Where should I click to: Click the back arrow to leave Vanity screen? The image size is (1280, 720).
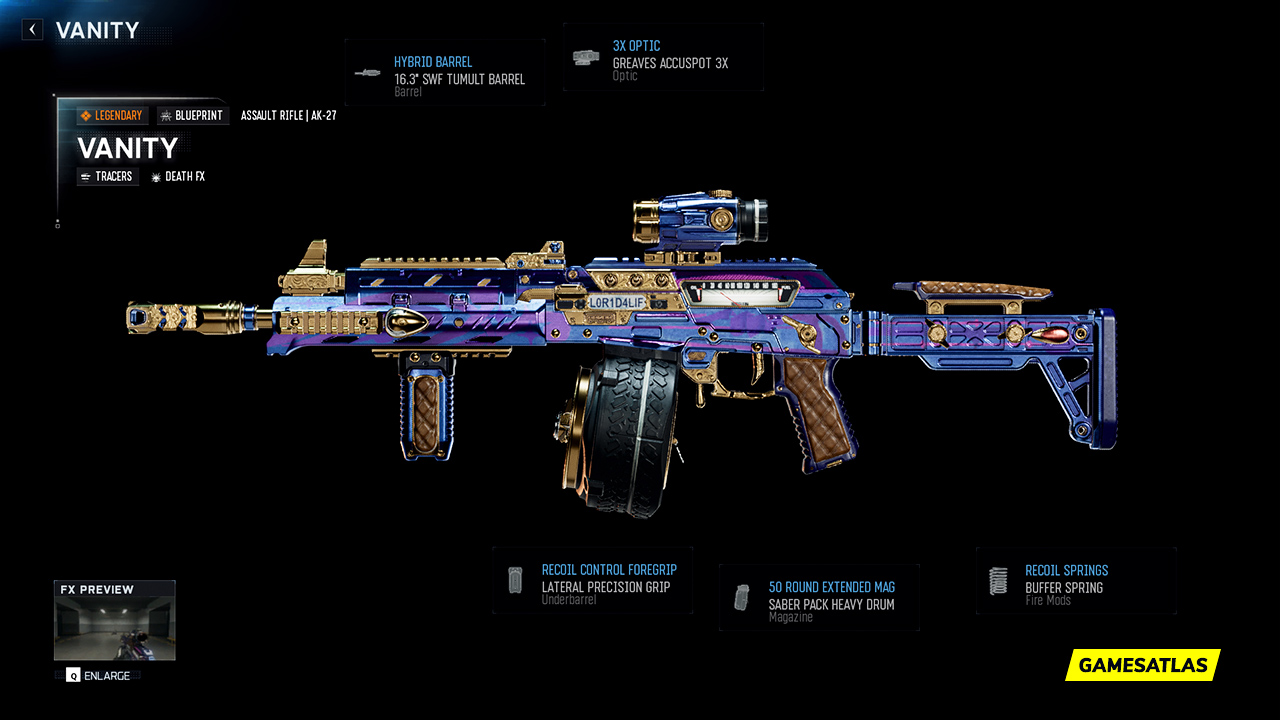point(31,29)
